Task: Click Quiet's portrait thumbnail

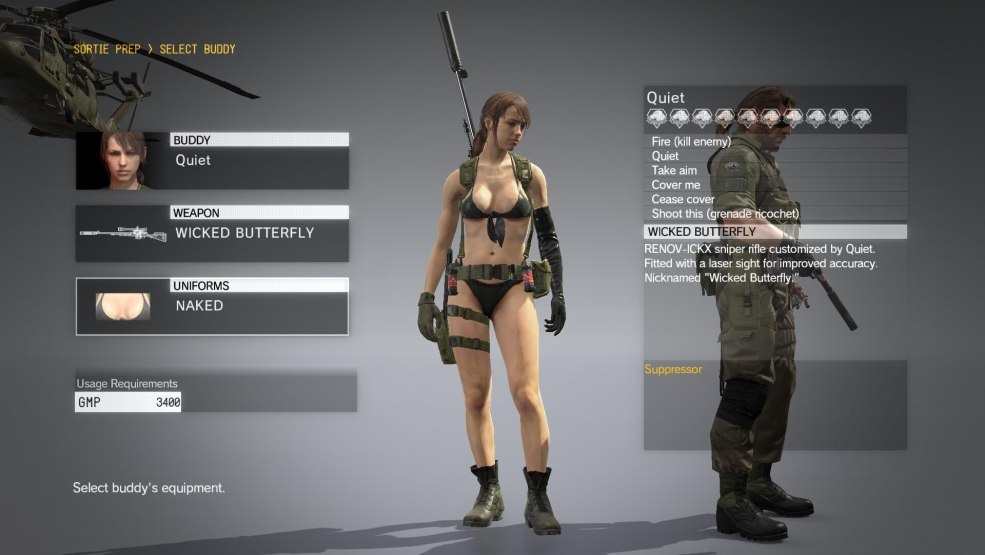Action: 123,160
